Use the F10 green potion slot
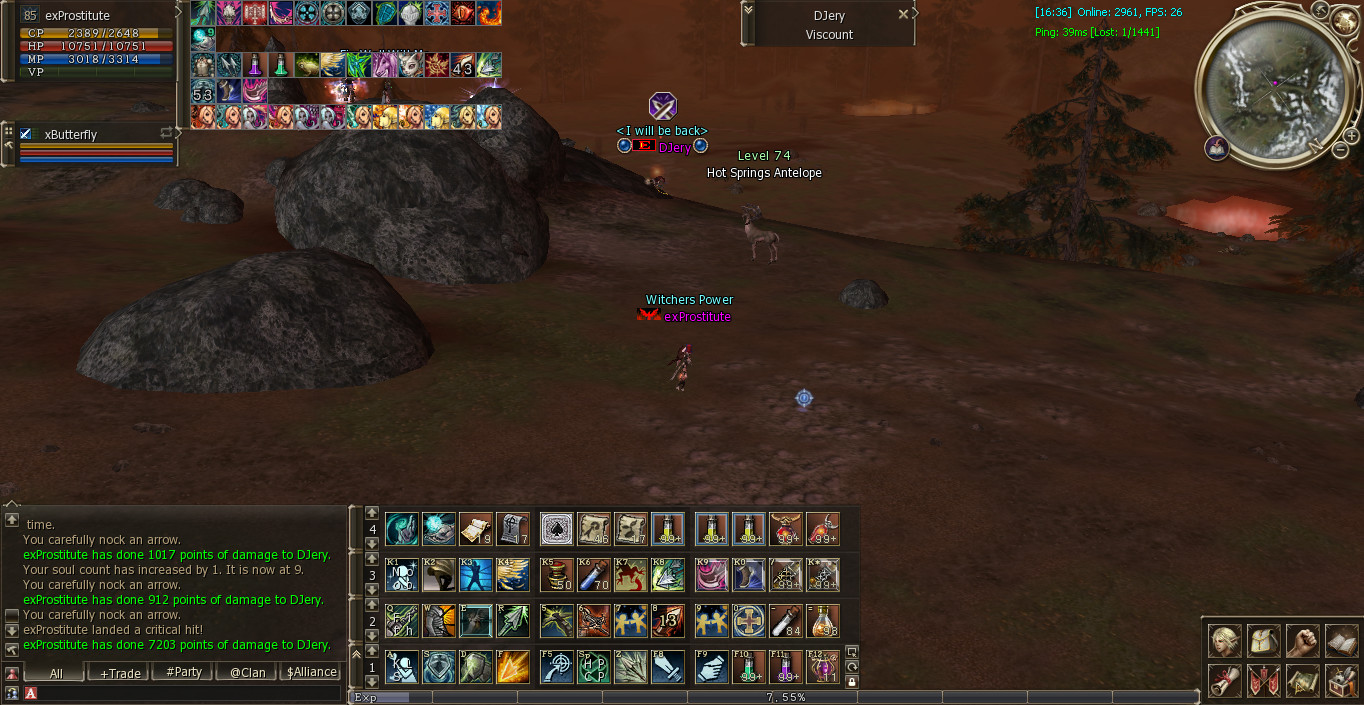1364x705 pixels. (749, 667)
